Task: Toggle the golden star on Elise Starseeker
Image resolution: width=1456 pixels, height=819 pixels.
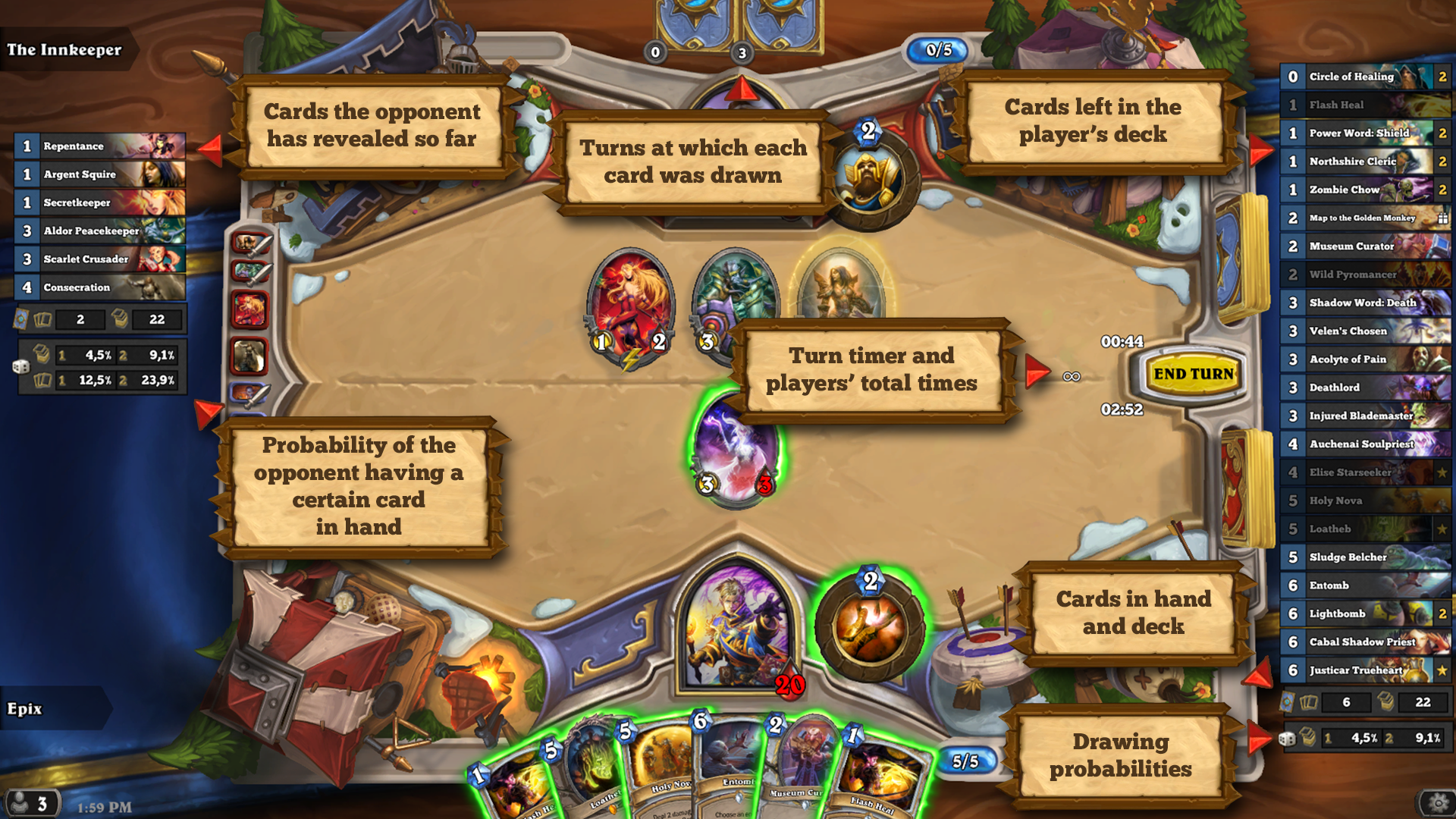Action: [x=1442, y=472]
